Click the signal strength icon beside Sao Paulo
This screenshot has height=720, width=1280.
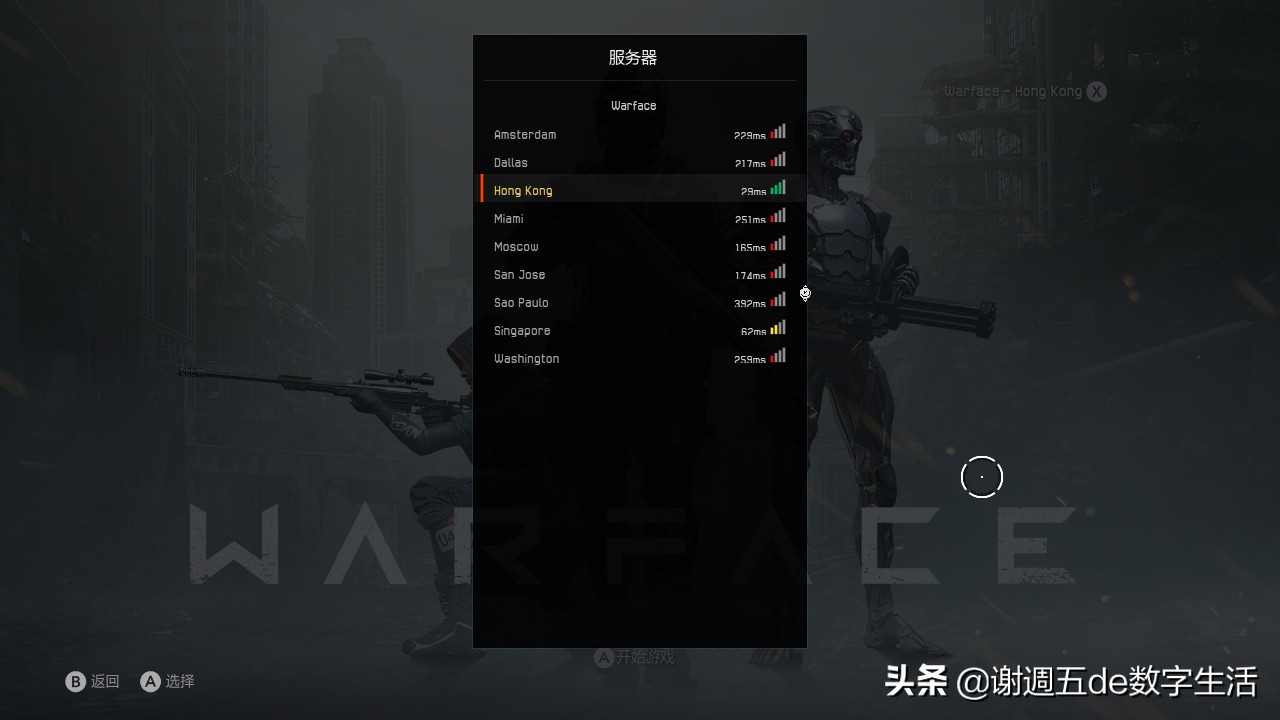coord(778,299)
